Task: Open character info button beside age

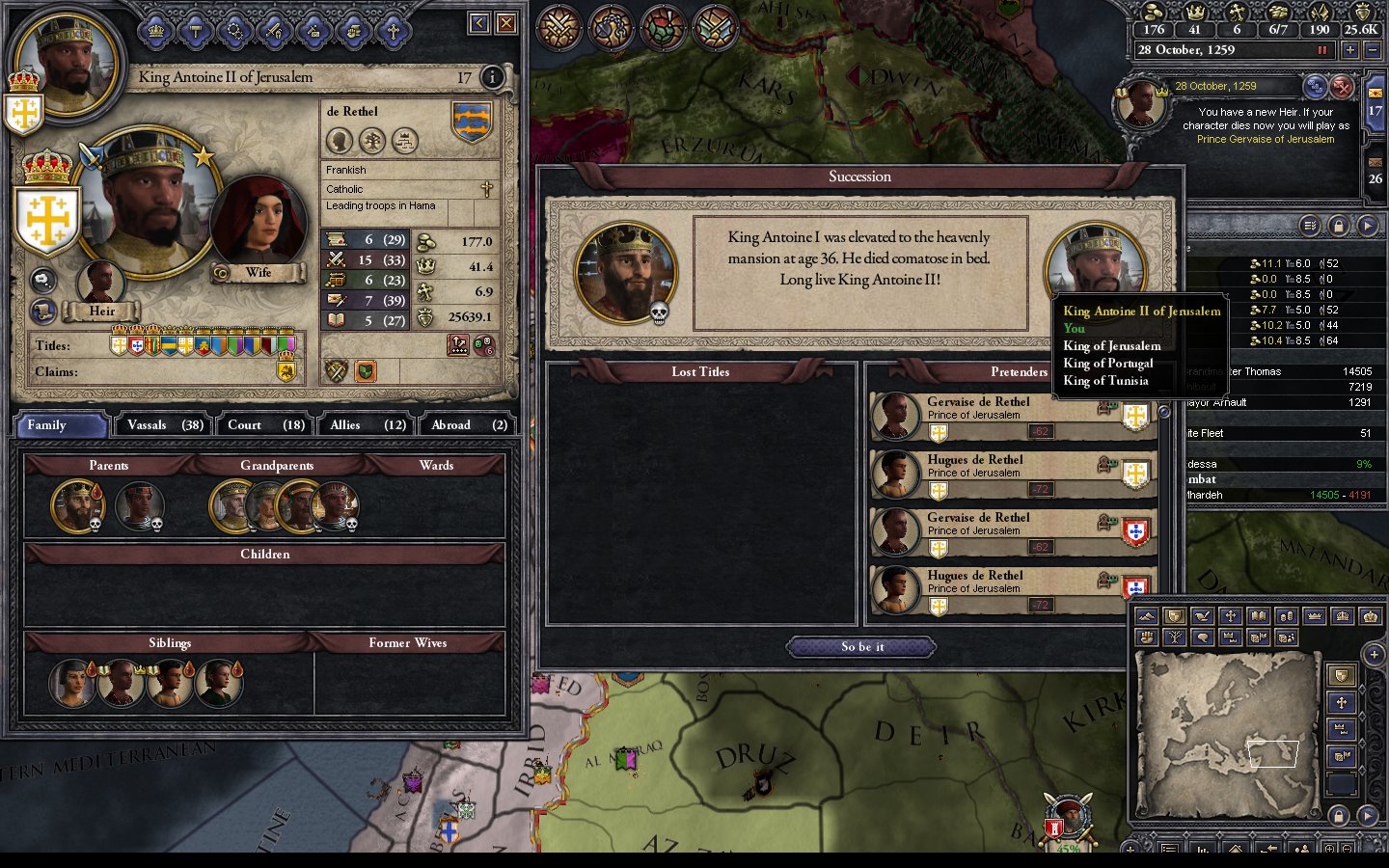Action: coord(492,77)
